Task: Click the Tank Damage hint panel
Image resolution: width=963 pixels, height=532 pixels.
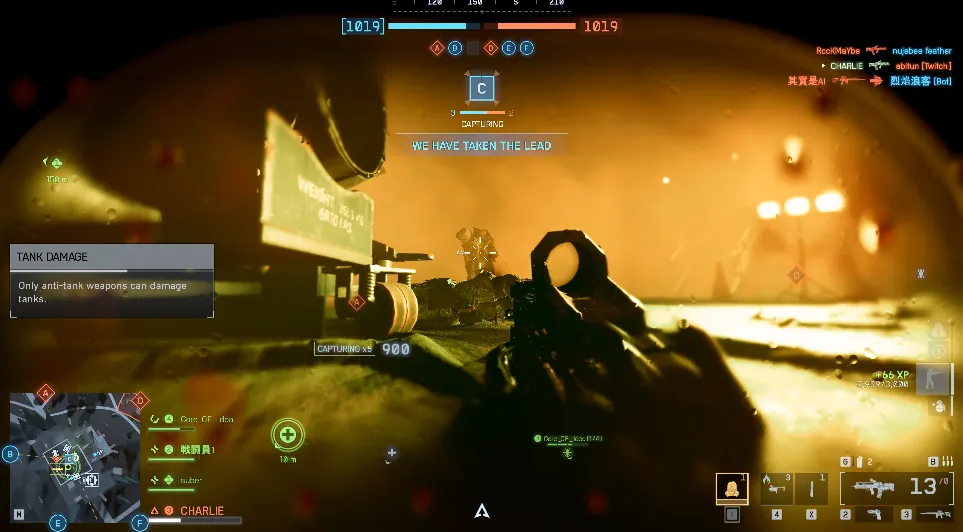Action: point(112,281)
